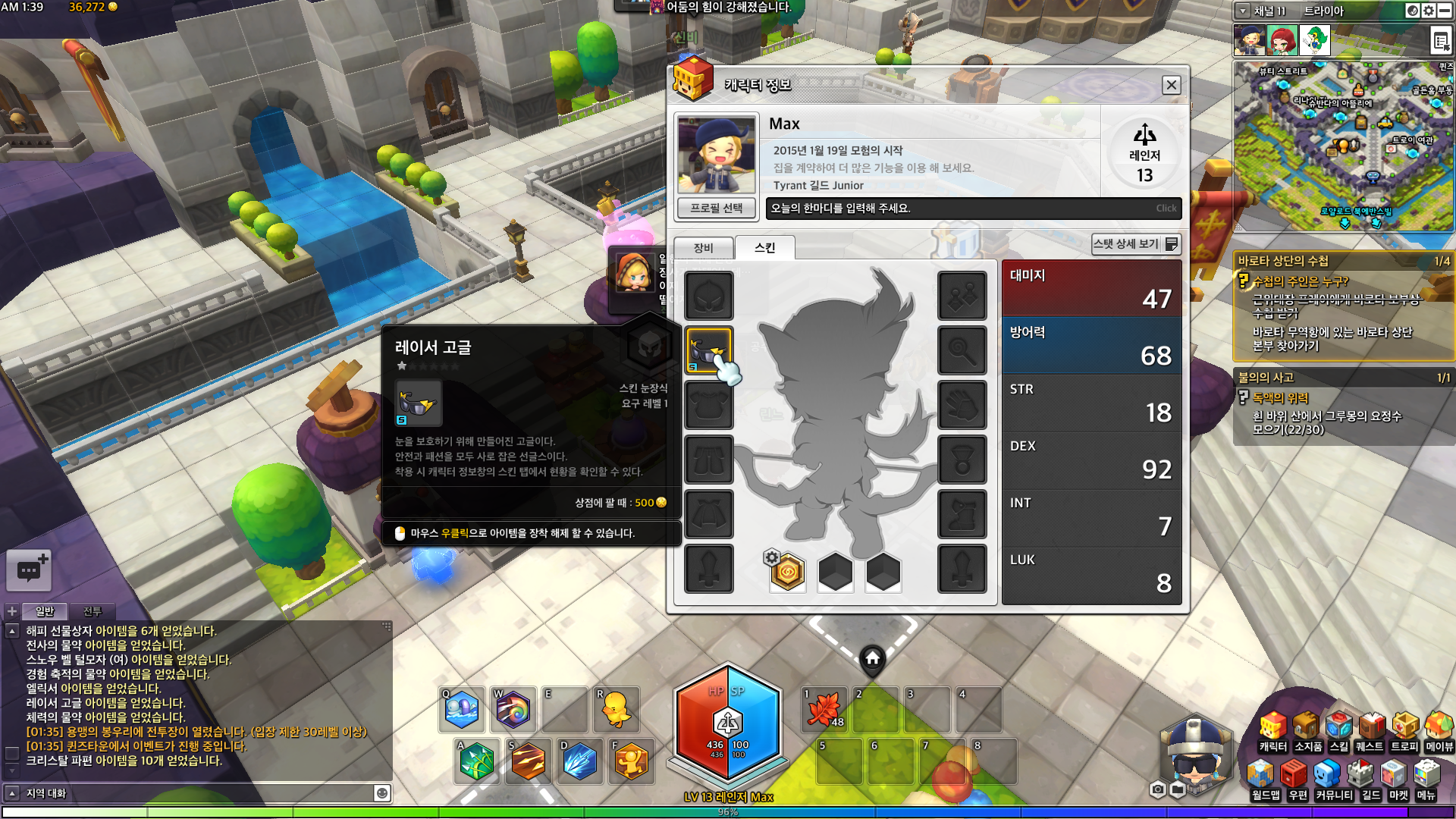
Task: Activate the Q hotkey skill
Action: pos(462,710)
